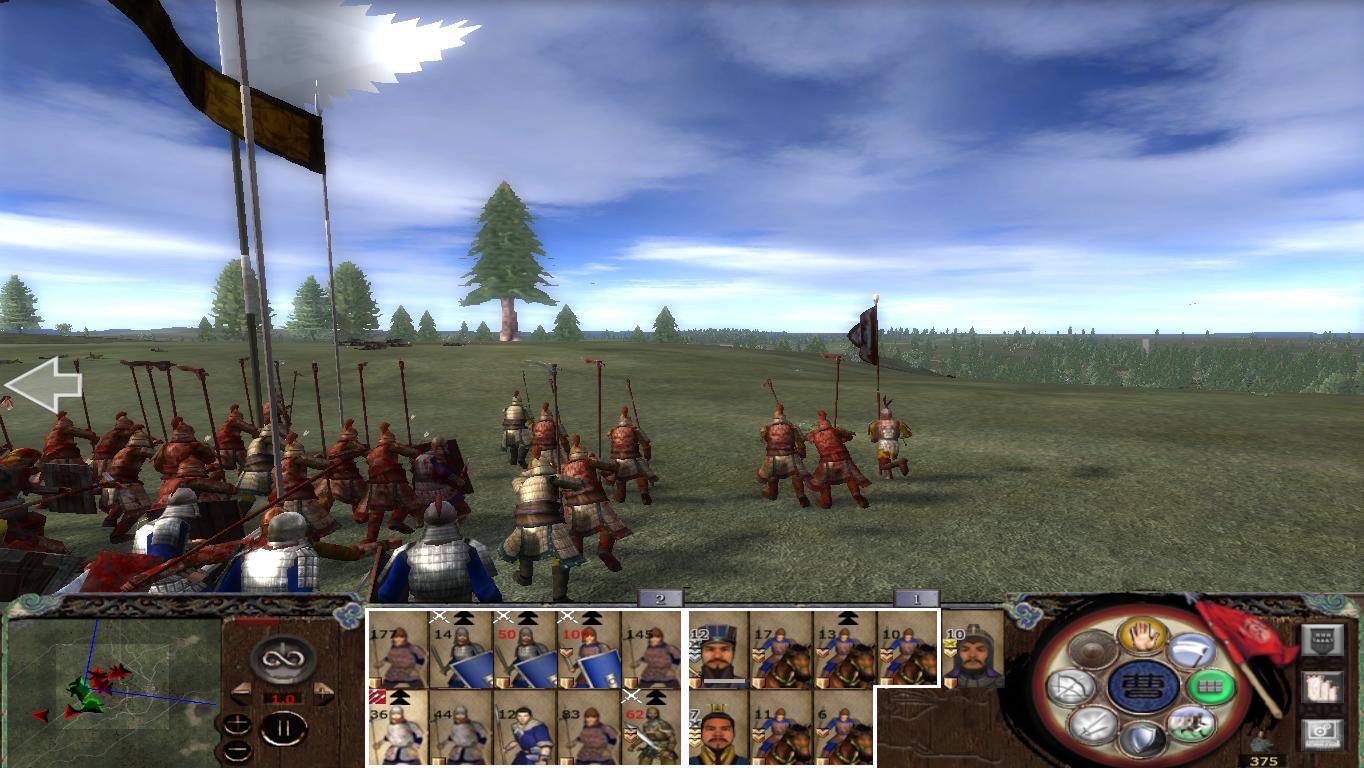This screenshot has height=768, width=1364.
Task: Increase battle speed with the plus arrow
Action: click(322, 693)
